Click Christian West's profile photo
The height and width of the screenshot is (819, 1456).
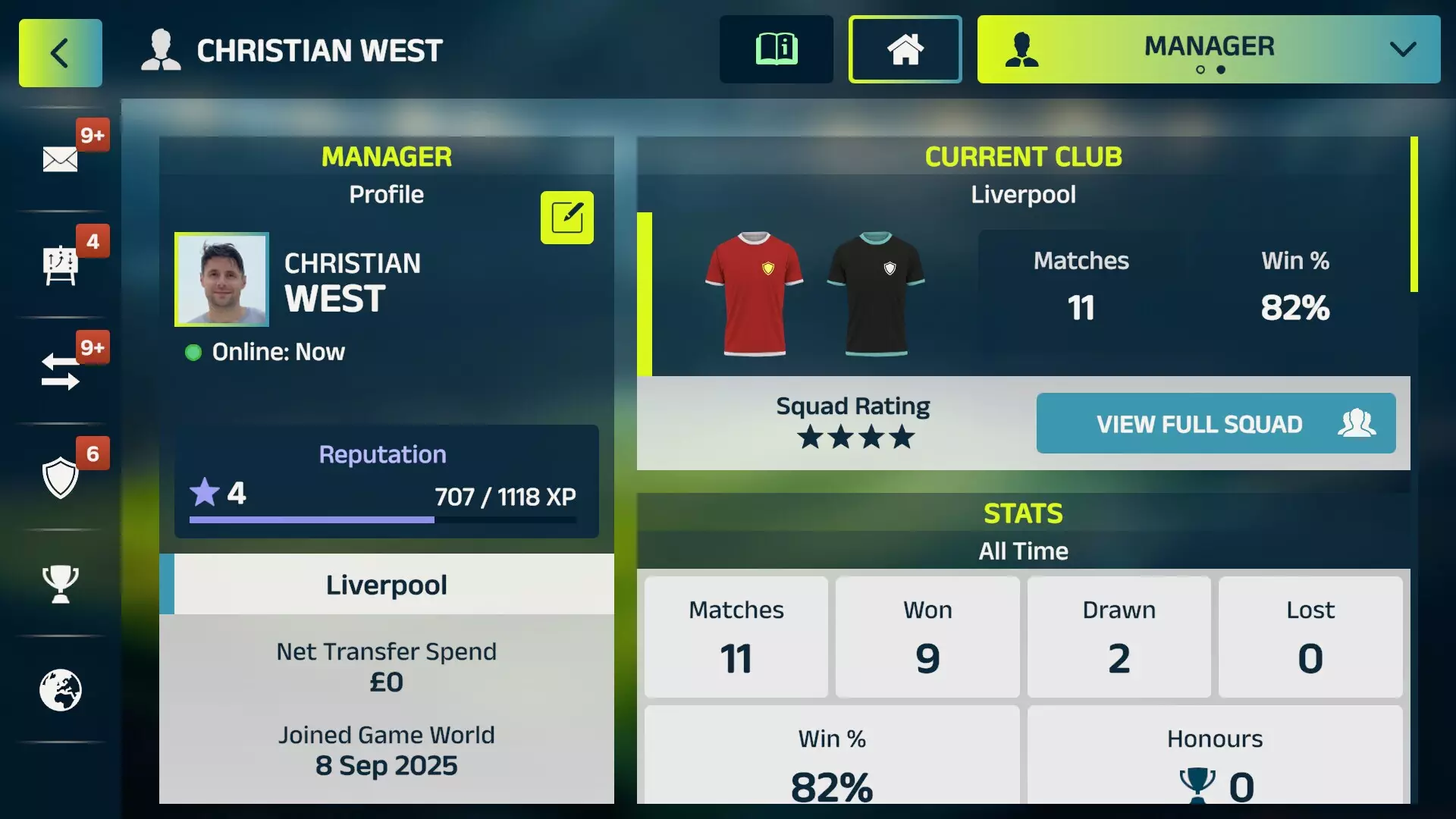click(221, 279)
